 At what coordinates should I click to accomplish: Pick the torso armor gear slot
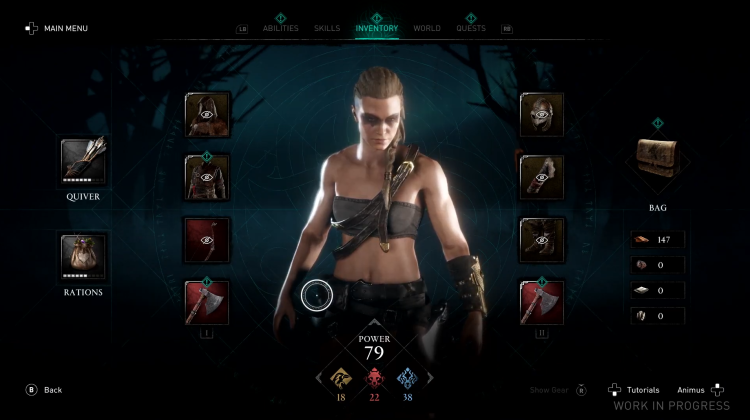[x=207, y=177]
